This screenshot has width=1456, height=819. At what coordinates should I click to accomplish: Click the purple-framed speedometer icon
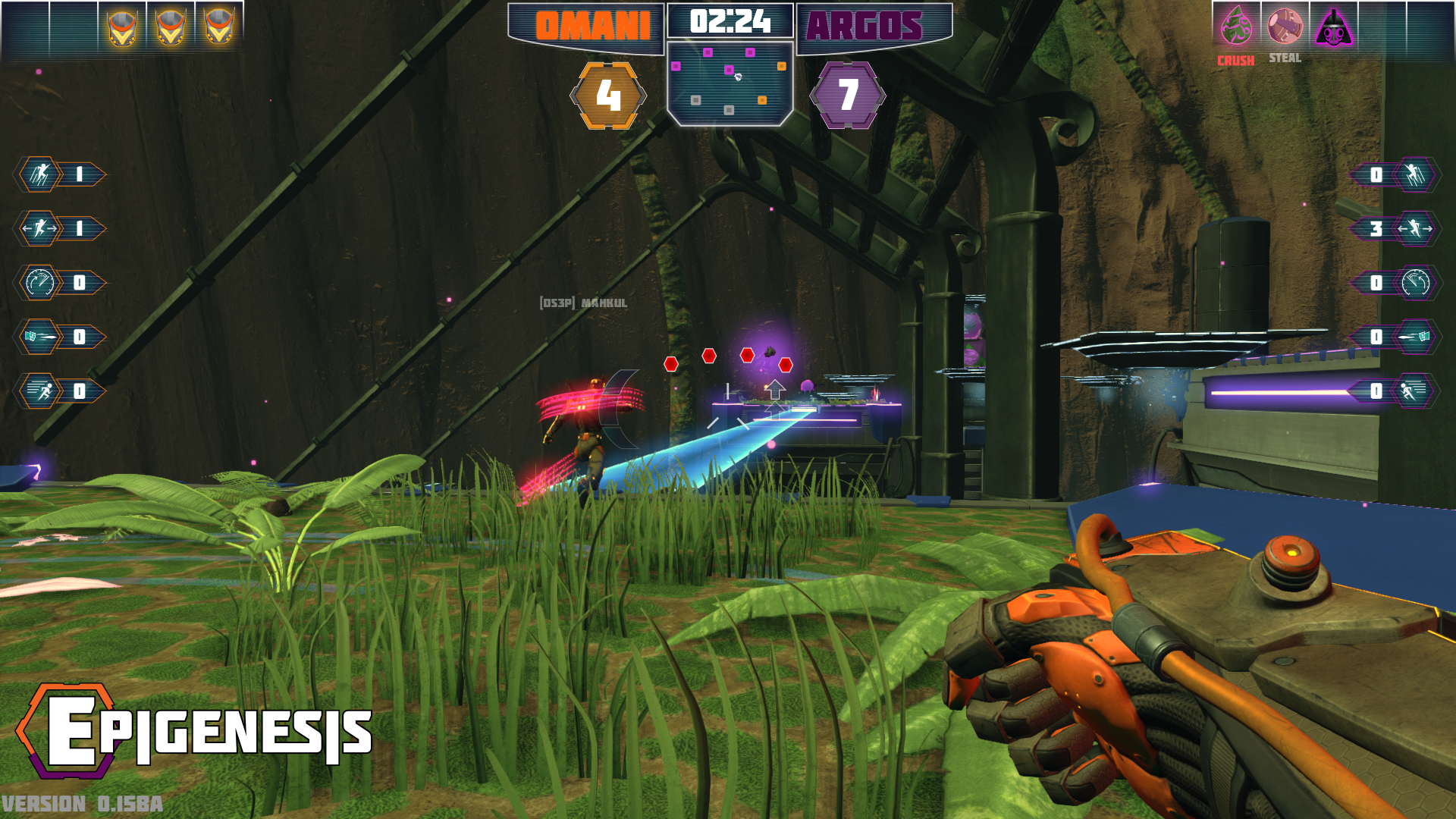click(x=1415, y=283)
